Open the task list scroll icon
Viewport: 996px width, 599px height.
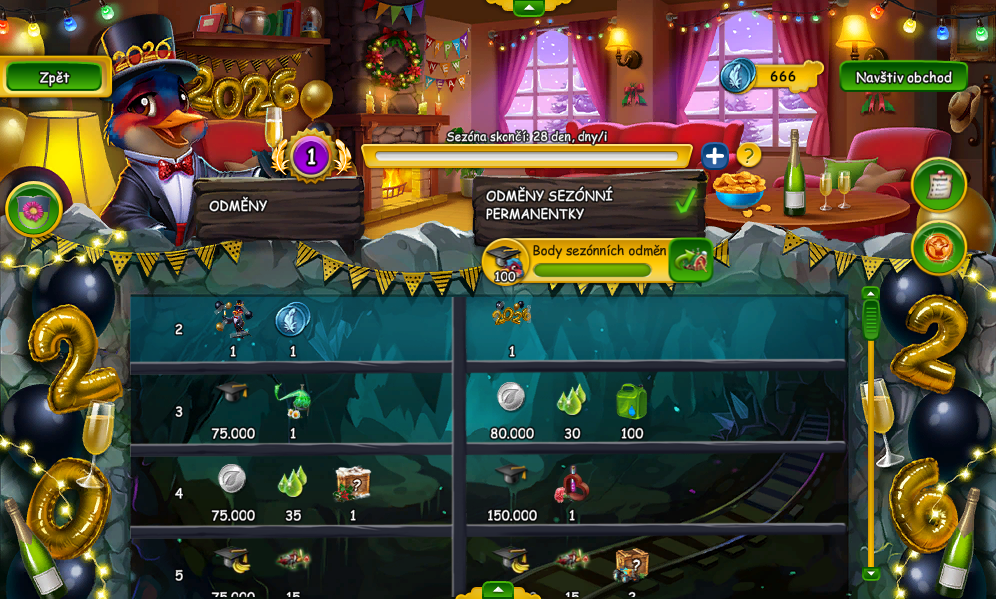(x=938, y=185)
